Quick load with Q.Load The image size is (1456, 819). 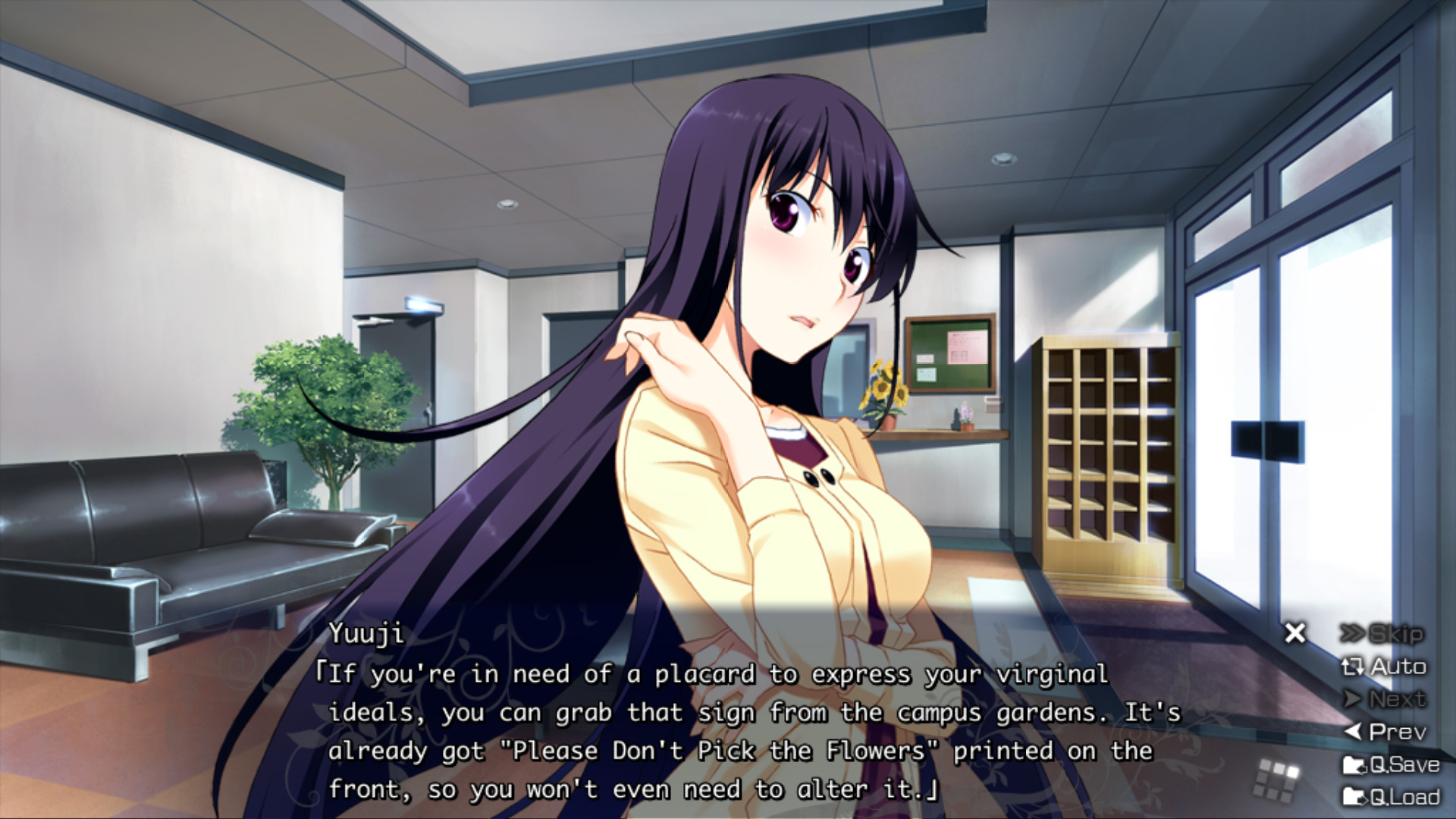pos(1391,797)
